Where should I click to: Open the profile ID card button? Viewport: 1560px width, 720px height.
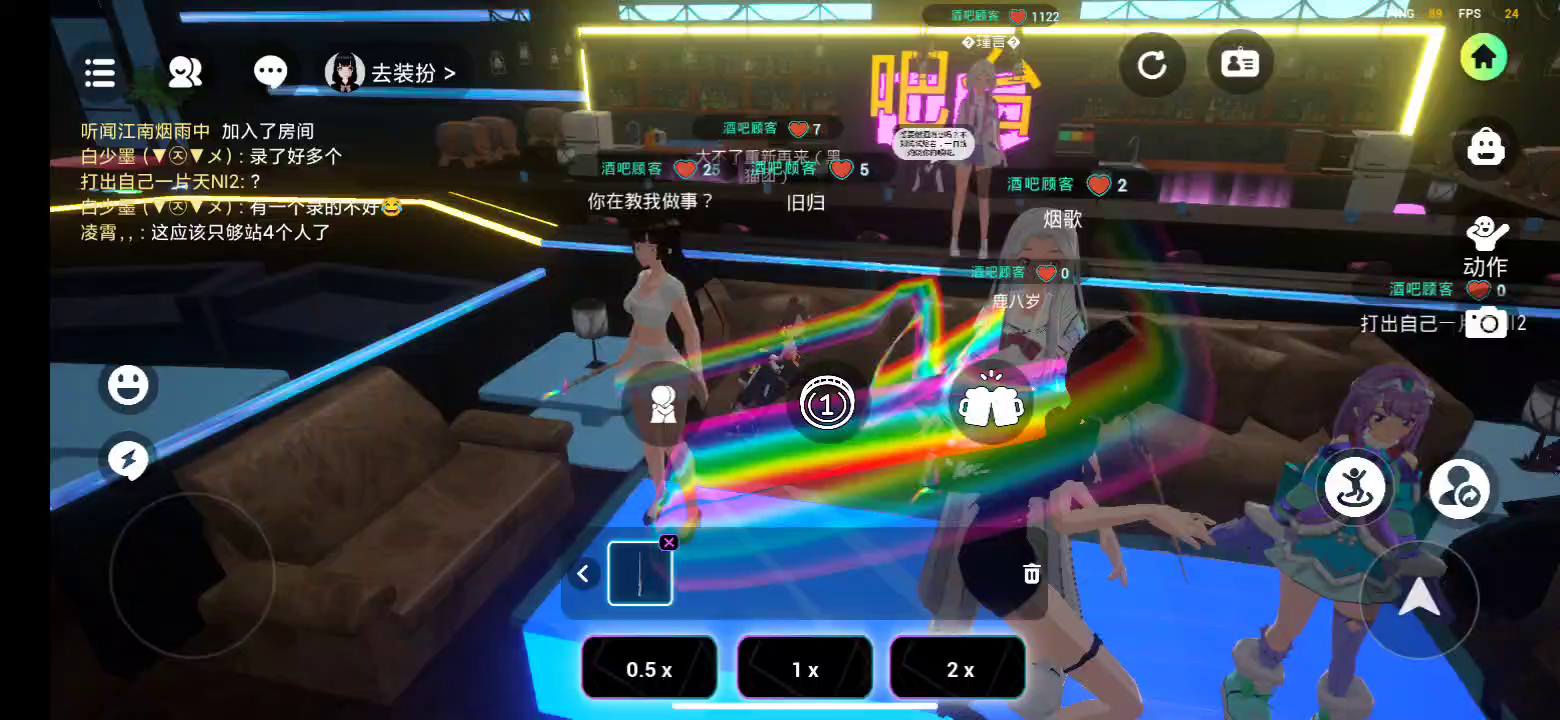1240,64
